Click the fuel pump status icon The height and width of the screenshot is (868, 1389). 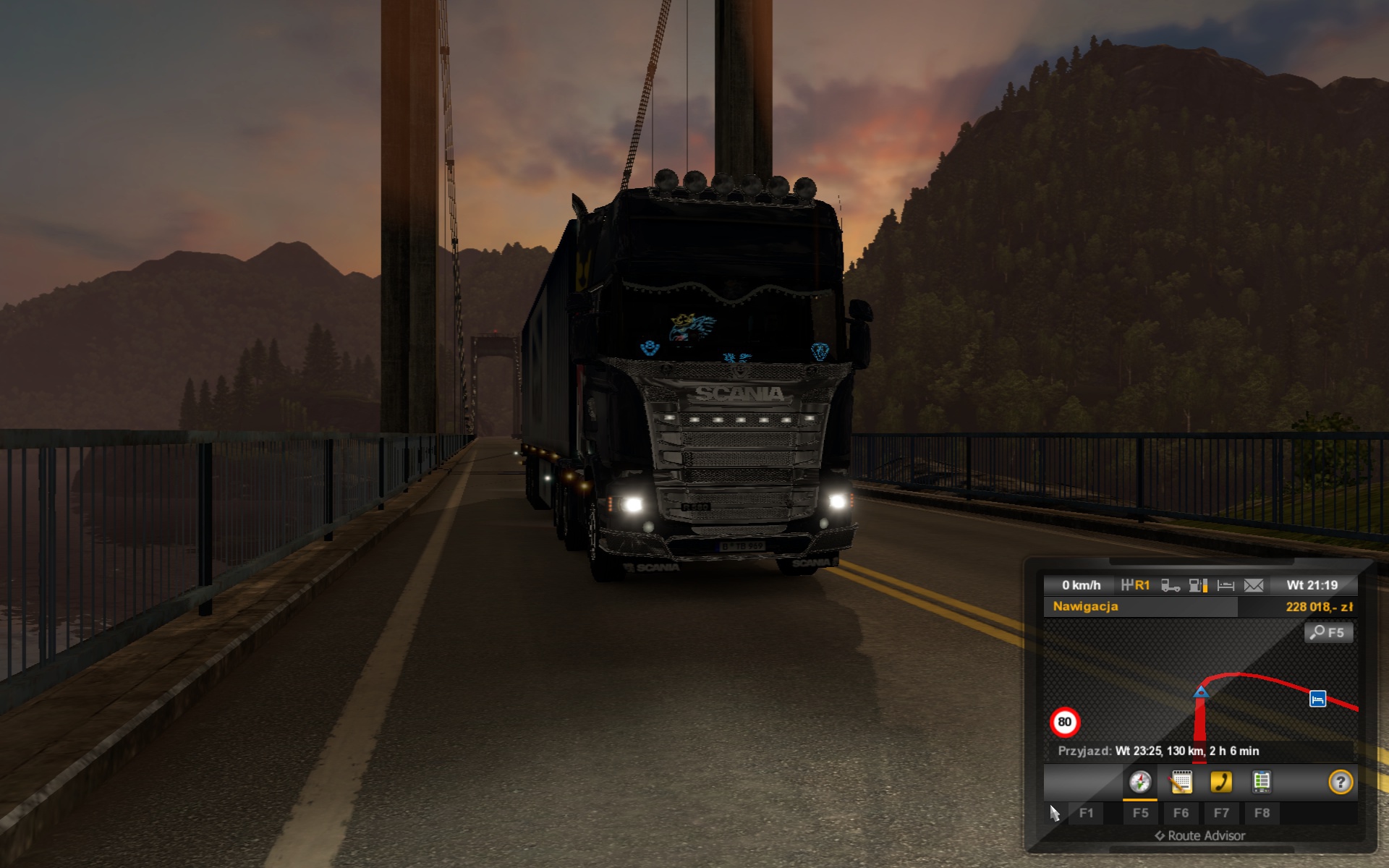(x=1198, y=585)
